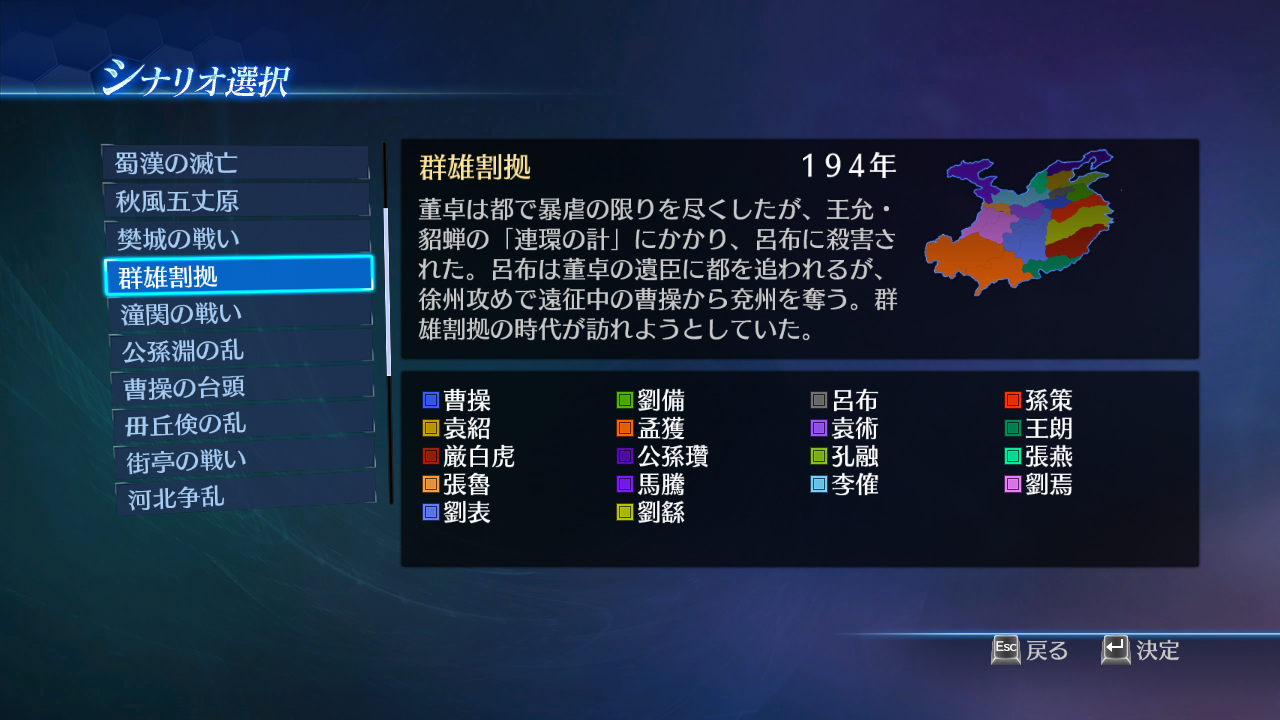Screen dimensions: 1280x720
Task: Select the 潼関の戦い scenario
Action: (x=238, y=313)
